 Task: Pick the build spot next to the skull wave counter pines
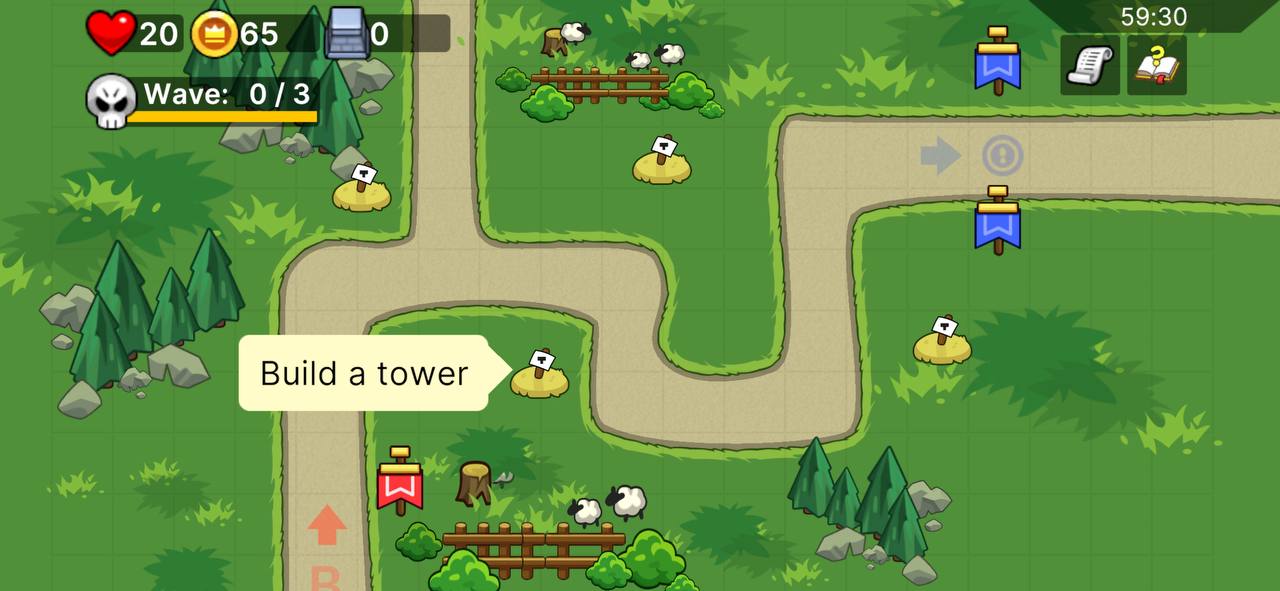point(362,190)
